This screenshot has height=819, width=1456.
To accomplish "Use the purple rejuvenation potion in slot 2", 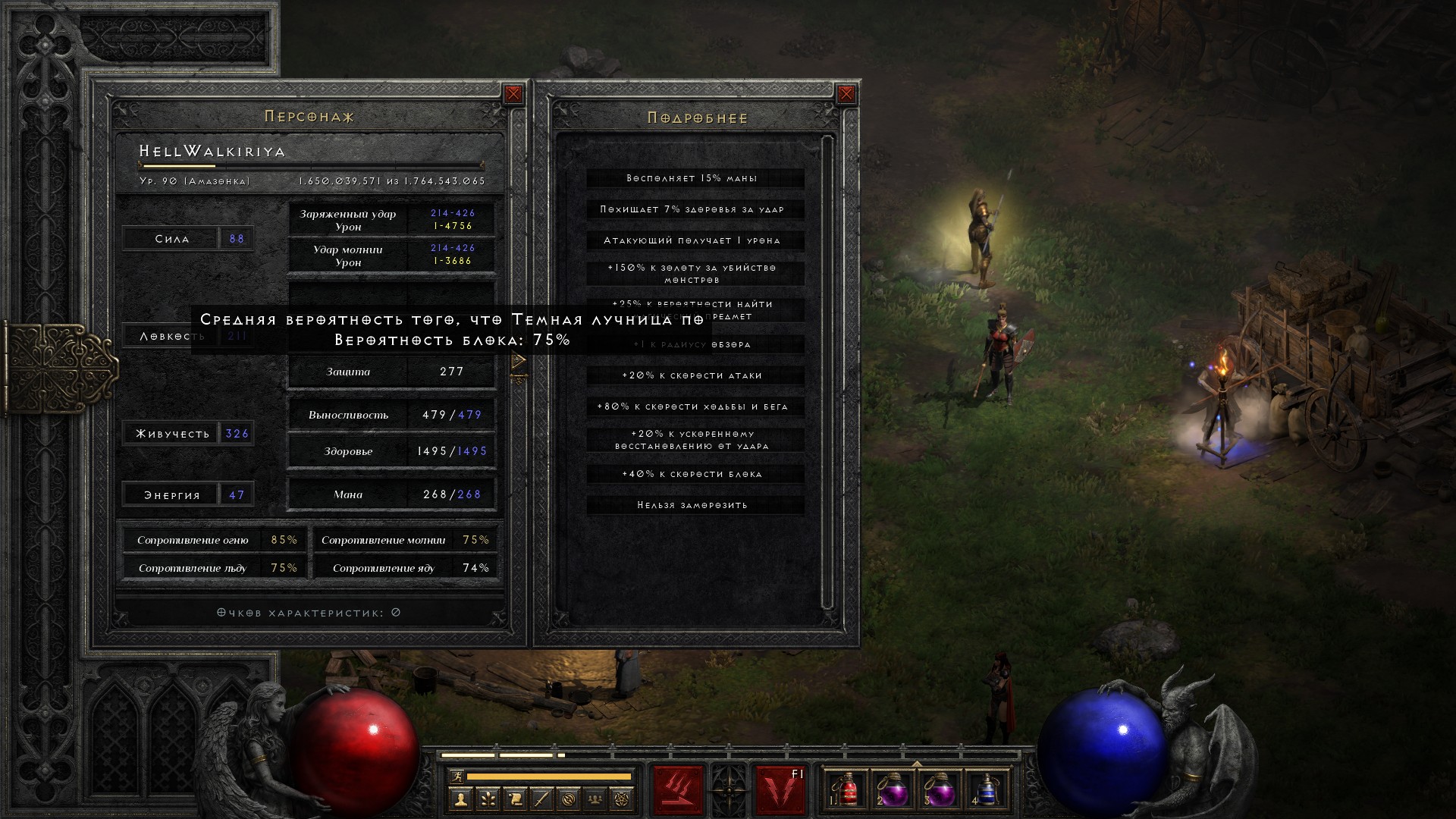I will [x=893, y=791].
